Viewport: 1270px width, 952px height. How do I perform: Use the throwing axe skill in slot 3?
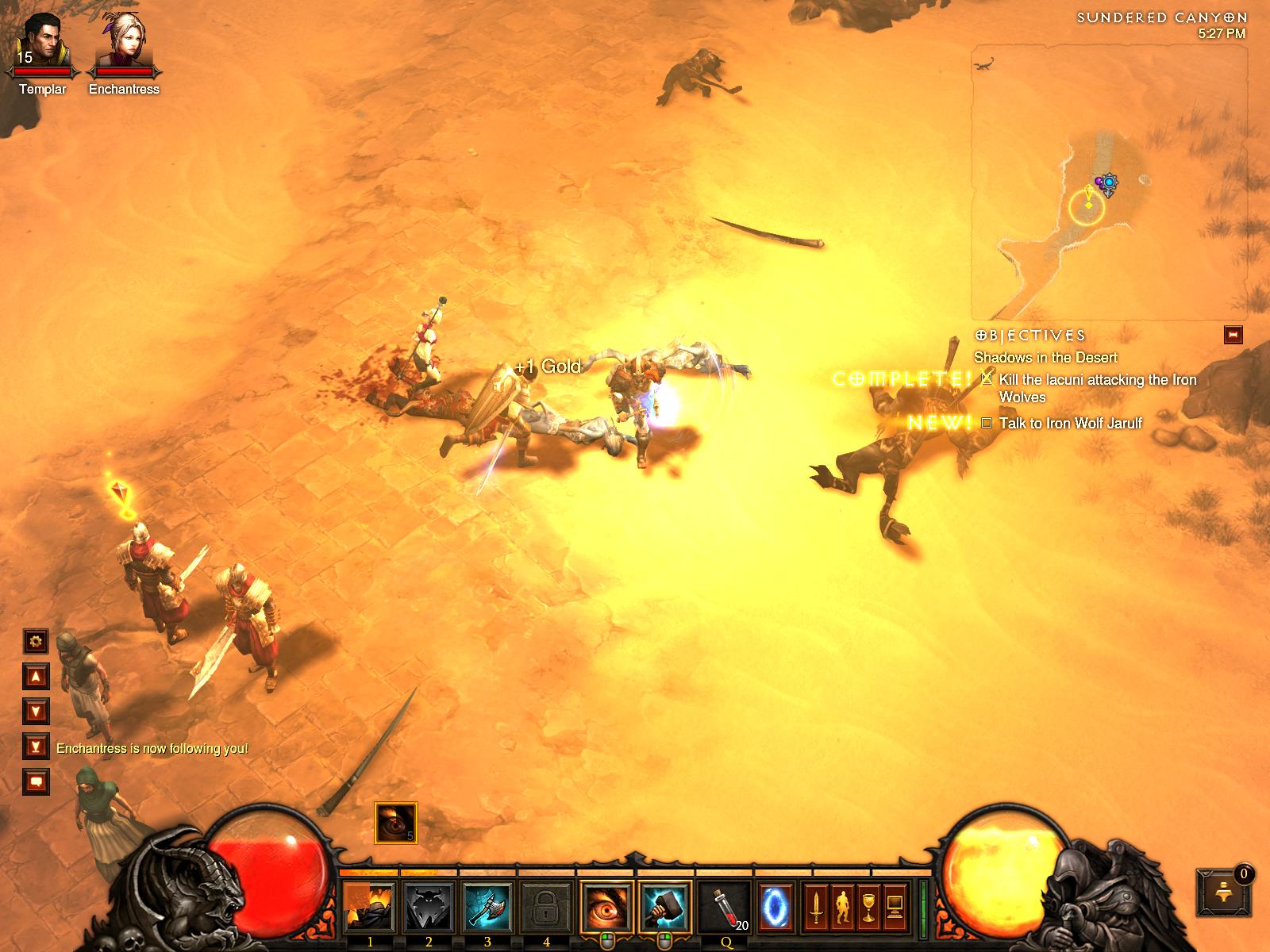(x=487, y=907)
